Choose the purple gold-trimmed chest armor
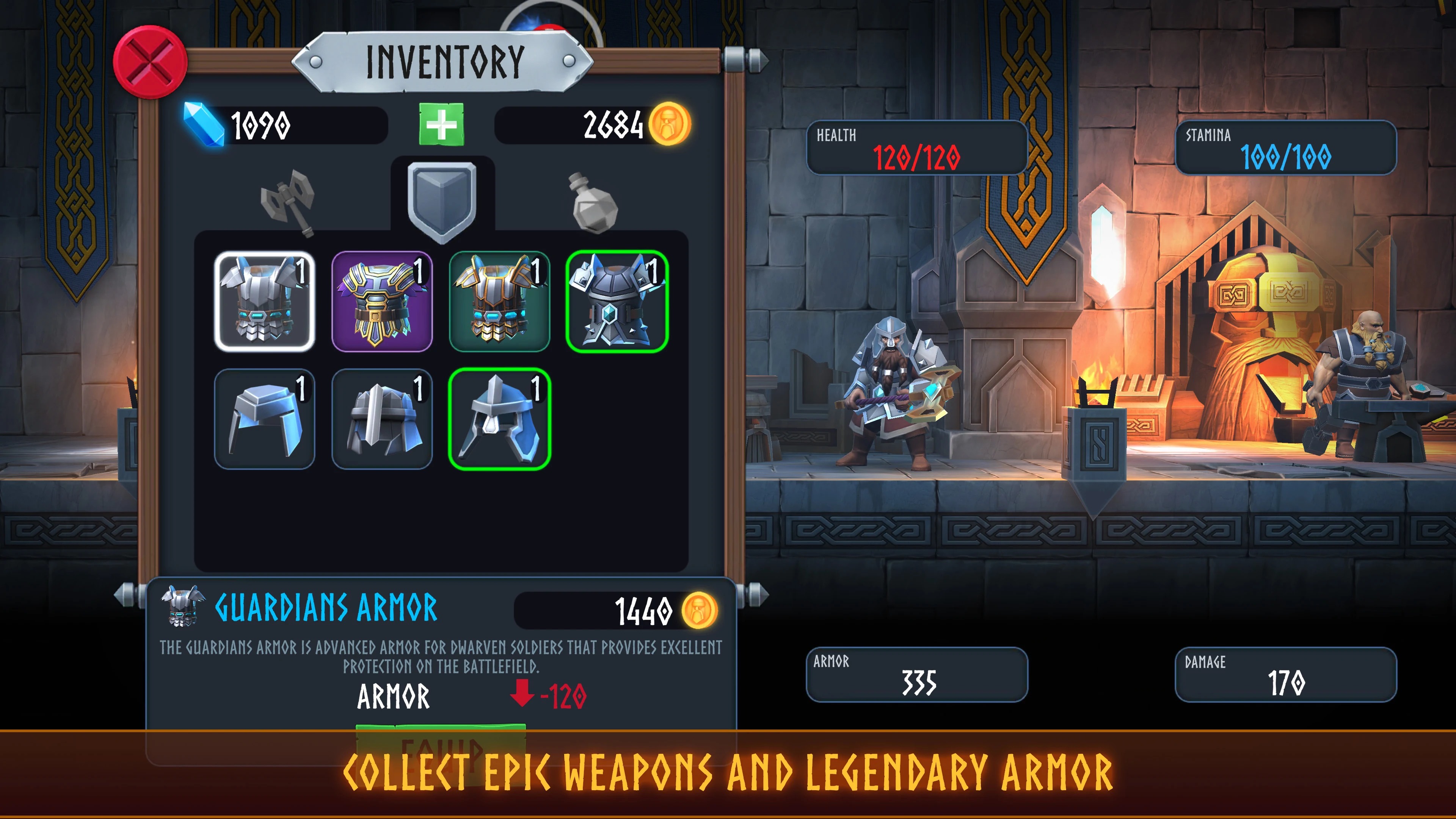The image size is (1456, 819). click(382, 301)
